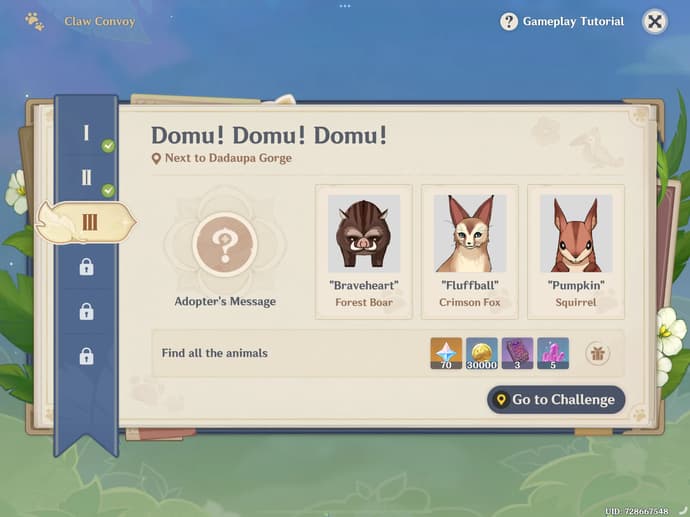
Task: Select the "Fluffball" Crimson Fox card
Action: 470,251
